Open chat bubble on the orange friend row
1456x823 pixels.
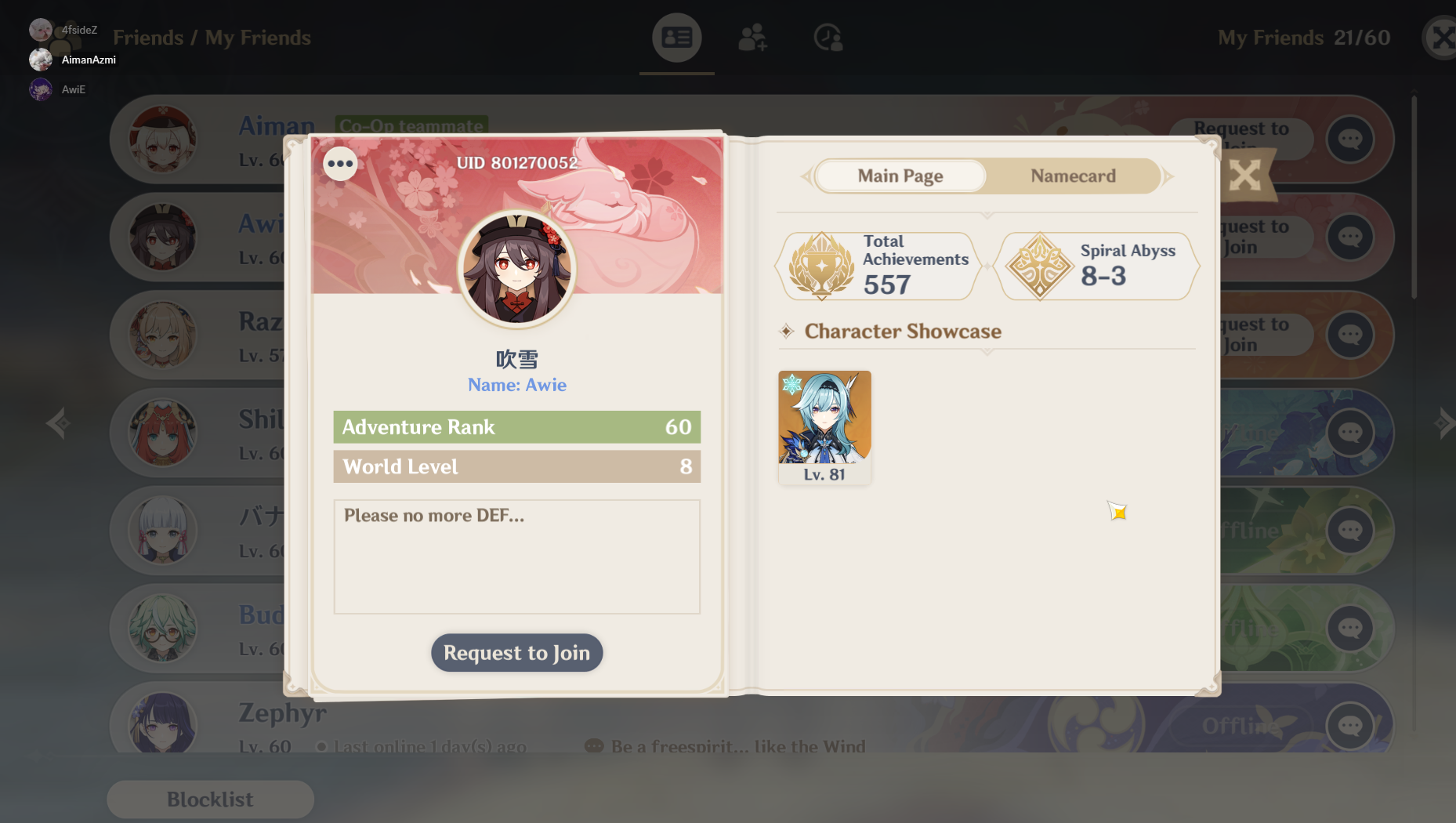point(1350,335)
